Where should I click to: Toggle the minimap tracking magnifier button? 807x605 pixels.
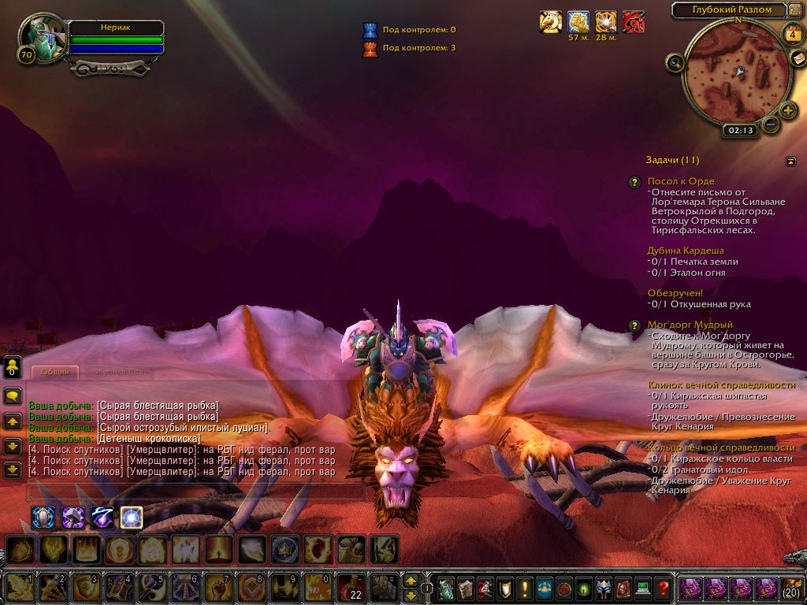click(x=677, y=63)
